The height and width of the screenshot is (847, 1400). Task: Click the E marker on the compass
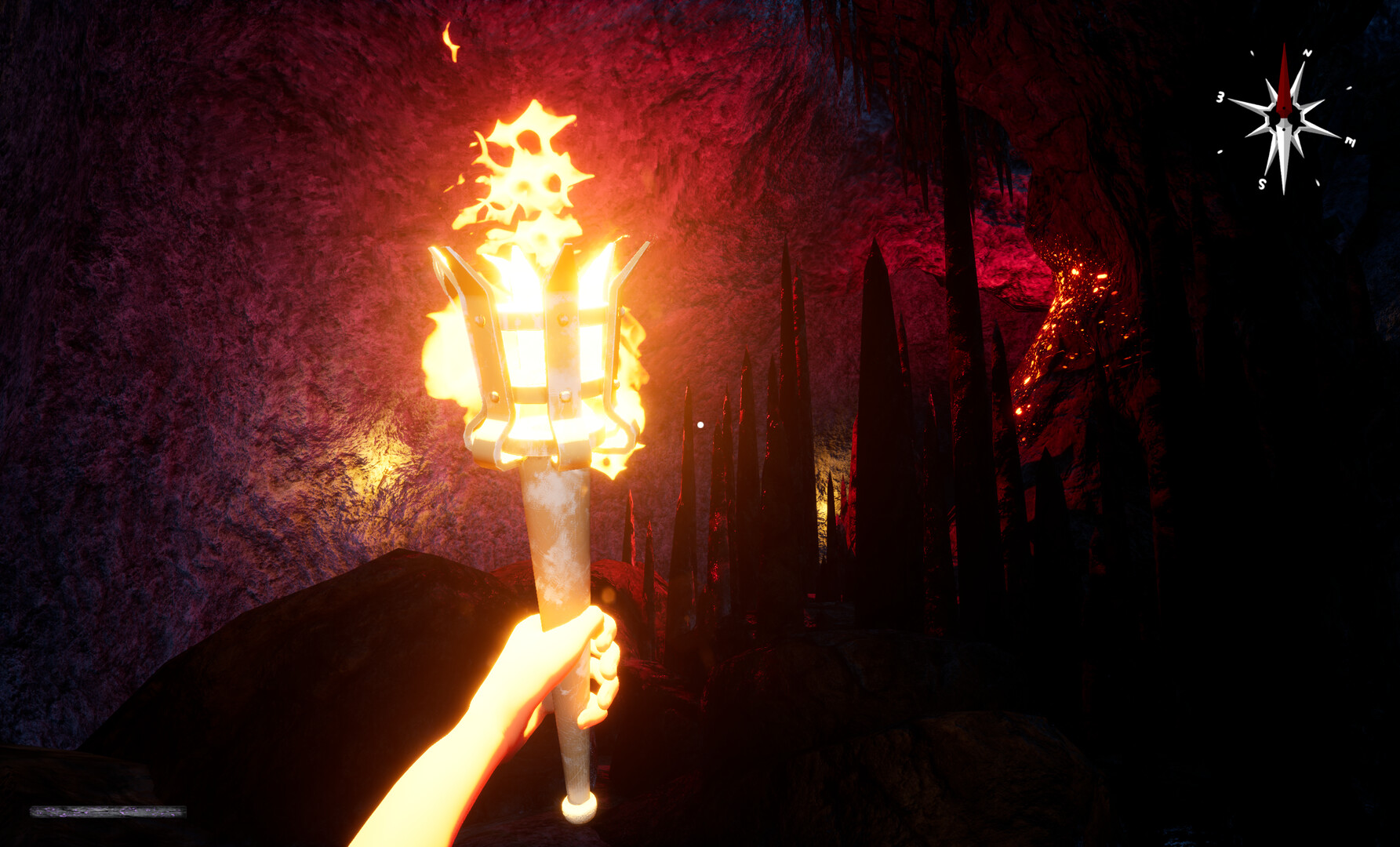point(1350,141)
